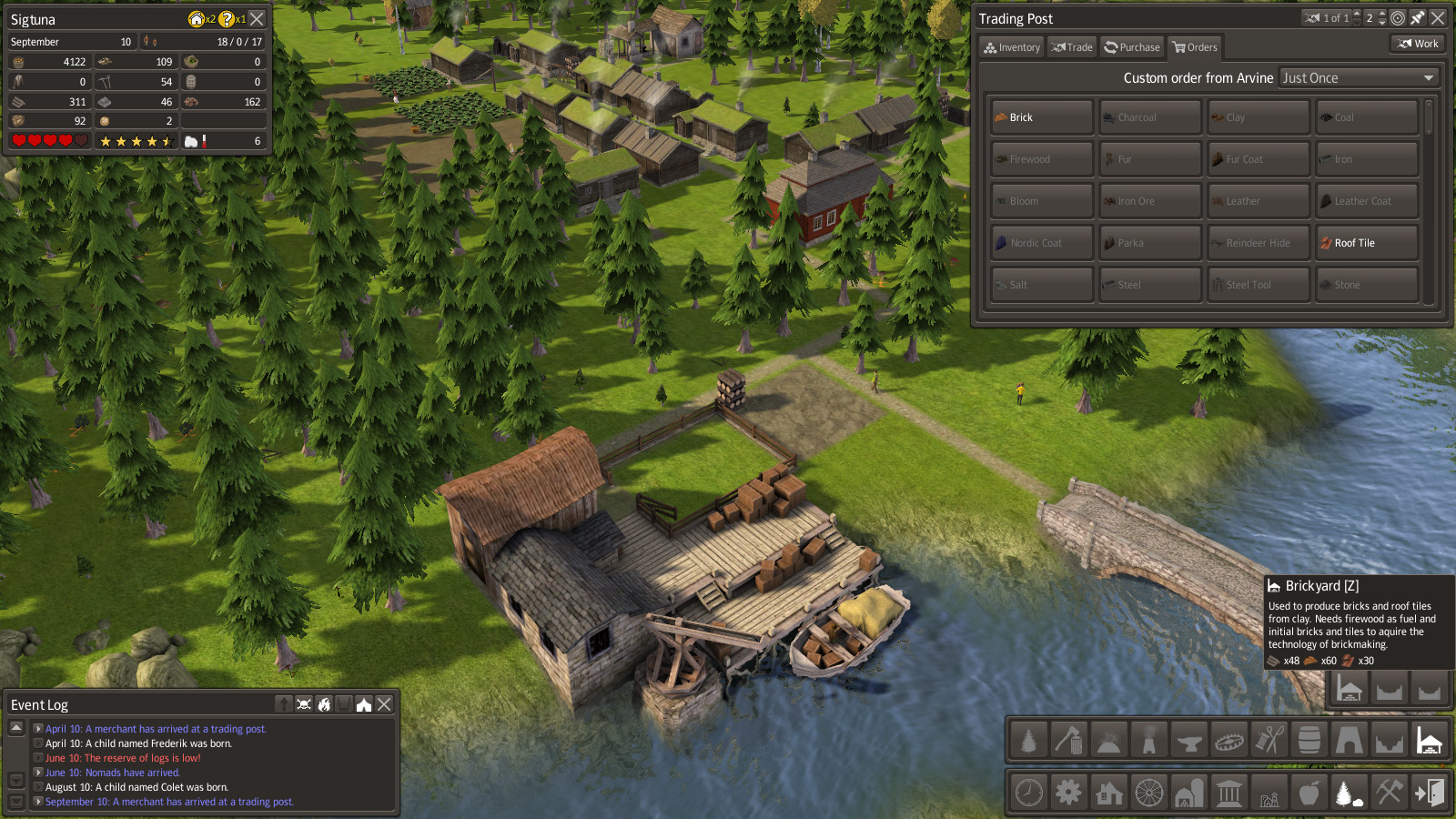Open the Trade tab
This screenshot has height=819, width=1456.
pos(1072,47)
